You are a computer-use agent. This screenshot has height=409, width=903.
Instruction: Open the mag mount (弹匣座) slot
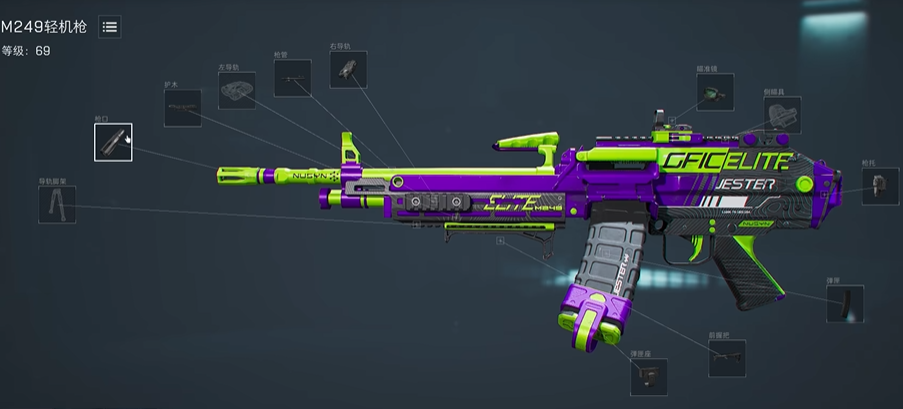coord(648,377)
